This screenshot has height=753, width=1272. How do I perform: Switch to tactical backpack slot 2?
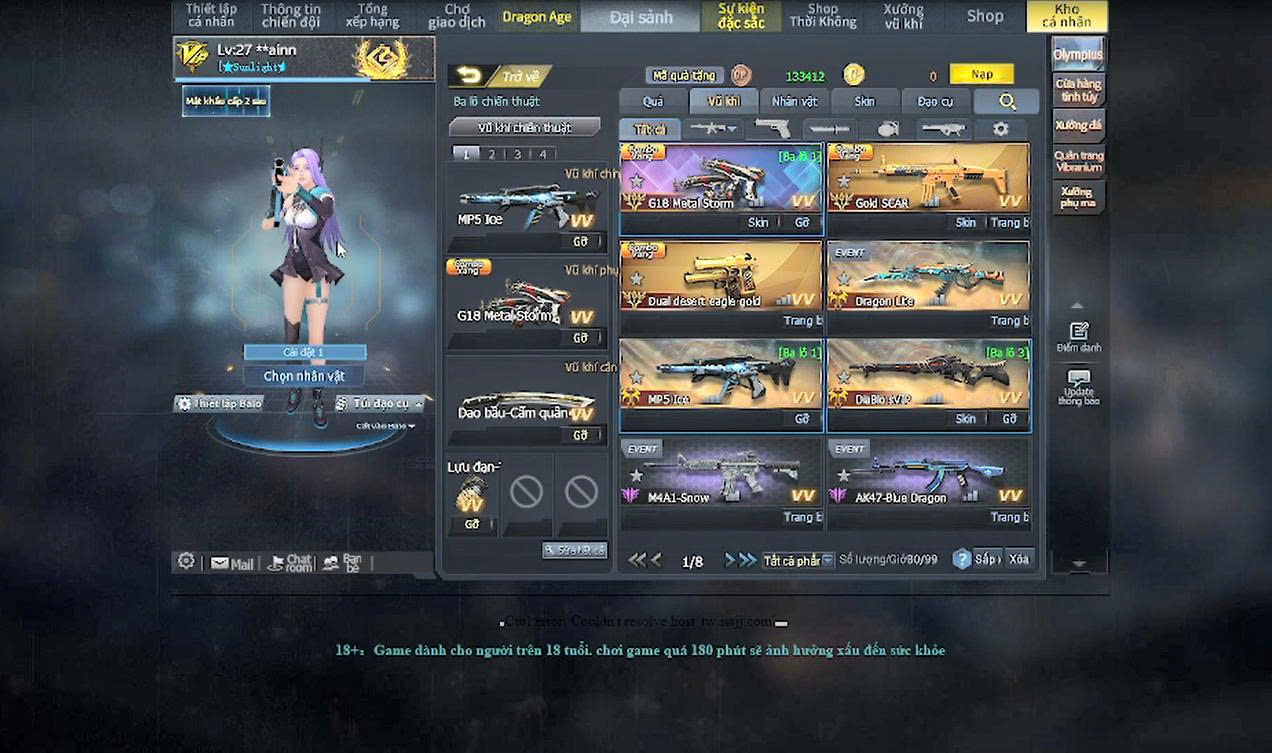click(491, 154)
